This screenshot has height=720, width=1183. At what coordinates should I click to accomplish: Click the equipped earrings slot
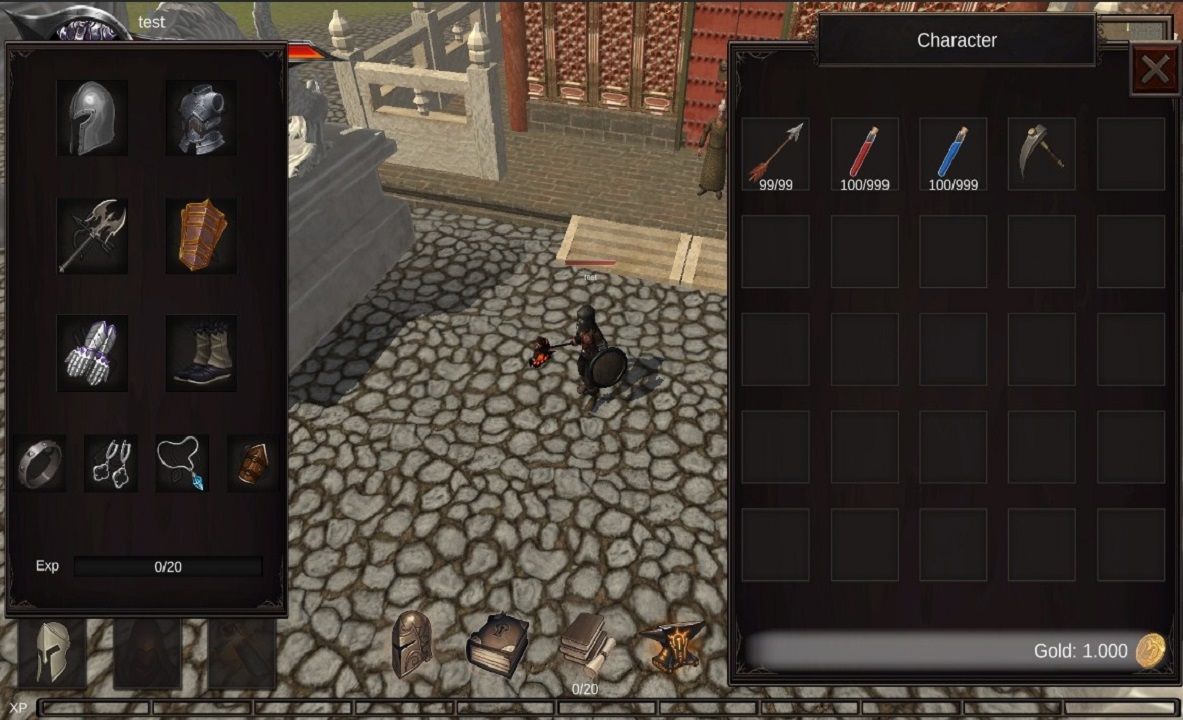[x=111, y=463]
